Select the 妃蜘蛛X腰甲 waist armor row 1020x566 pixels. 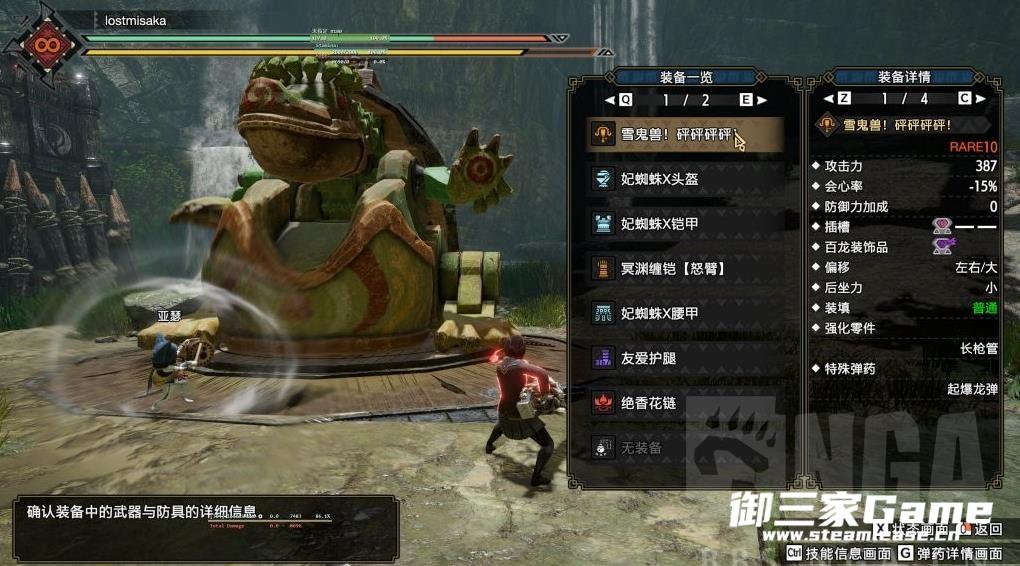click(684, 313)
